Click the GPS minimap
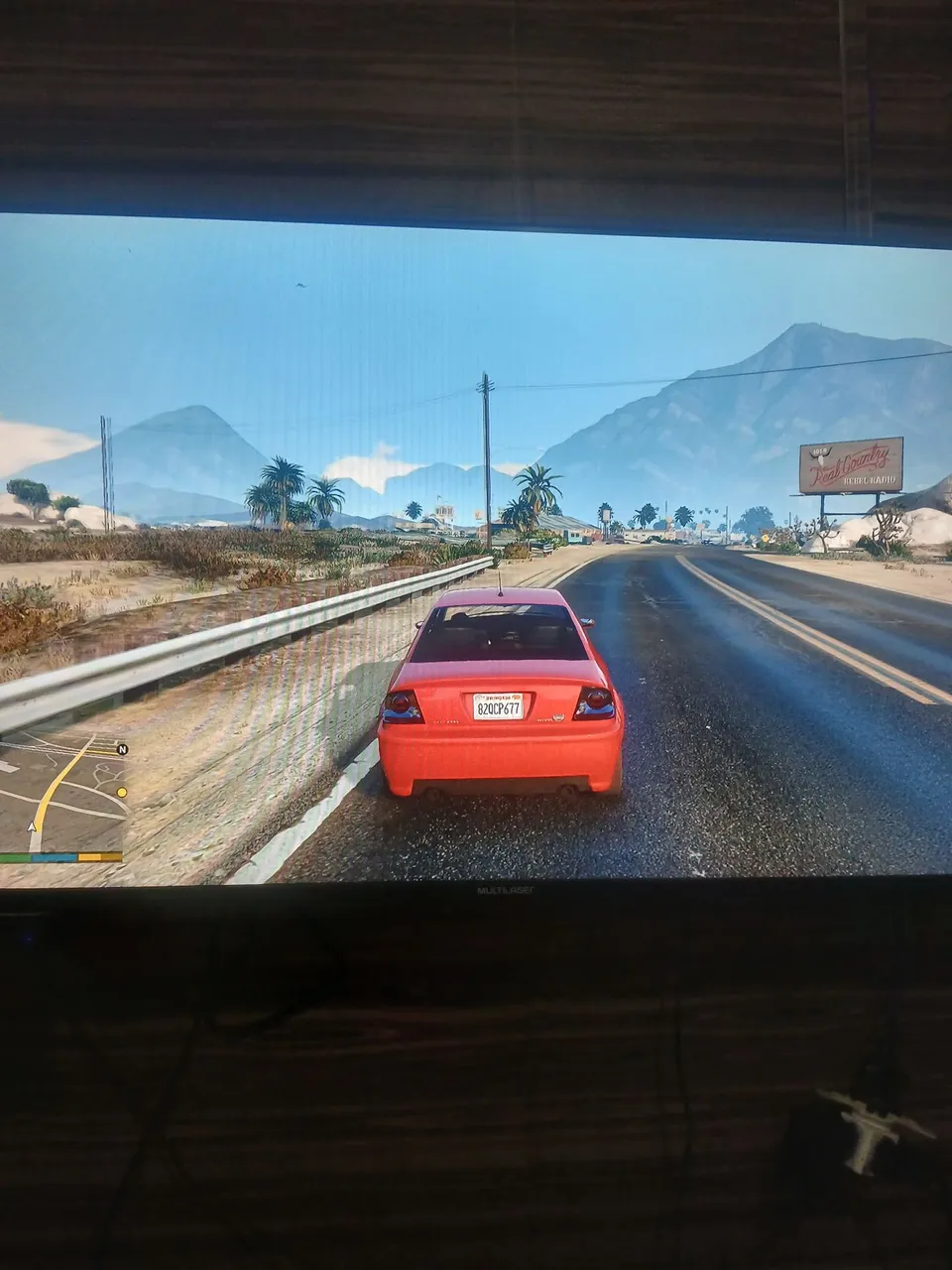The height and width of the screenshot is (1270, 952). pos(61,792)
